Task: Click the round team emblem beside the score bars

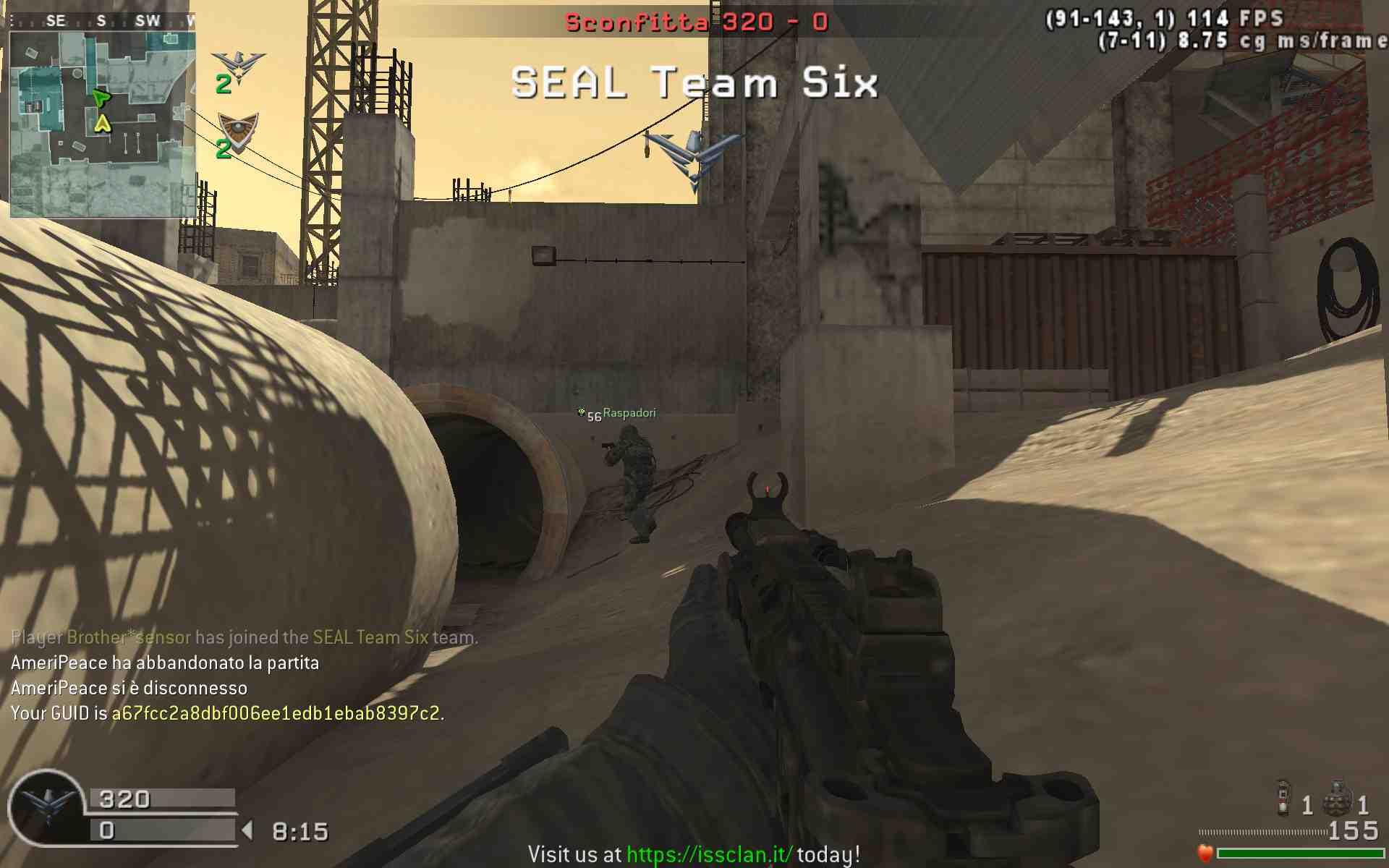Action: click(x=48, y=807)
